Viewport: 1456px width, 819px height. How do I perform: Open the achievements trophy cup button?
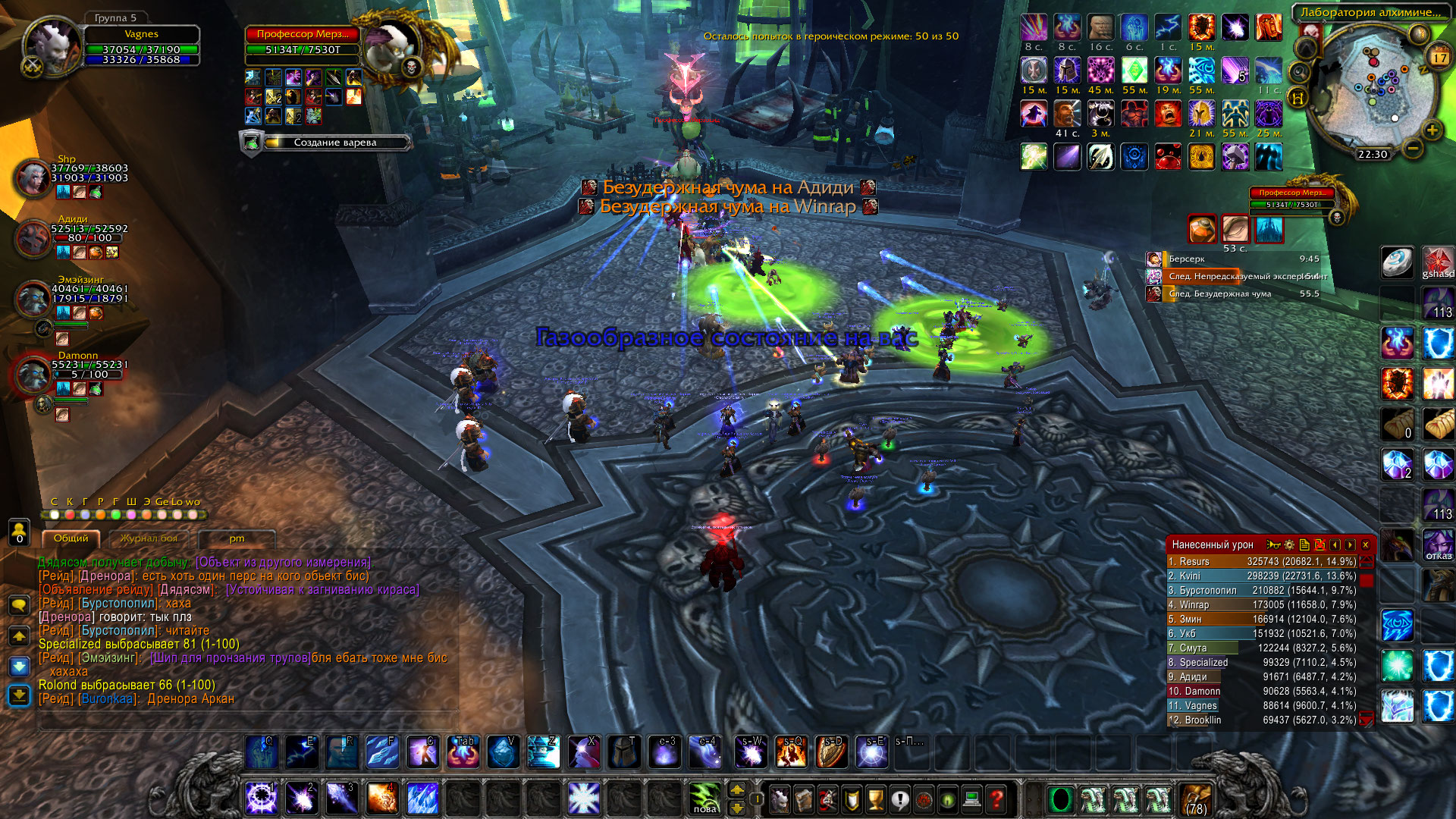tap(876, 799)
